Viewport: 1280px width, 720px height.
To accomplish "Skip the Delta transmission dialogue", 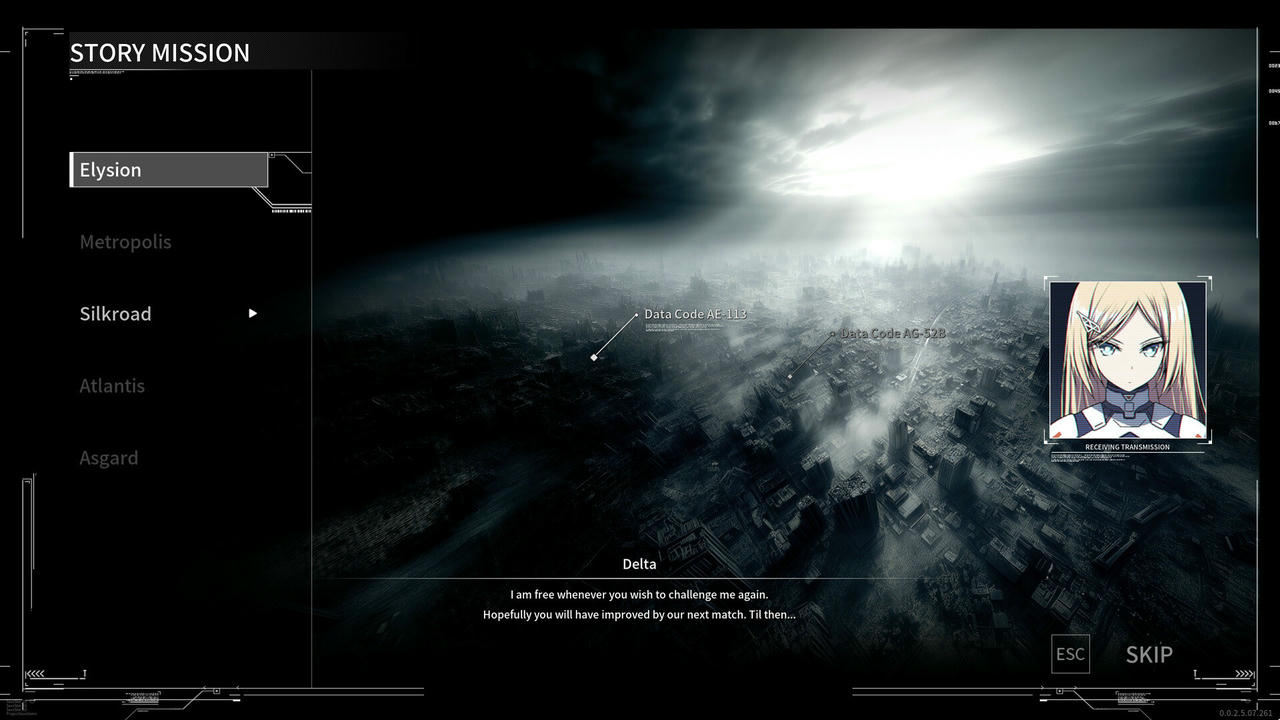I will point(1148,655).
